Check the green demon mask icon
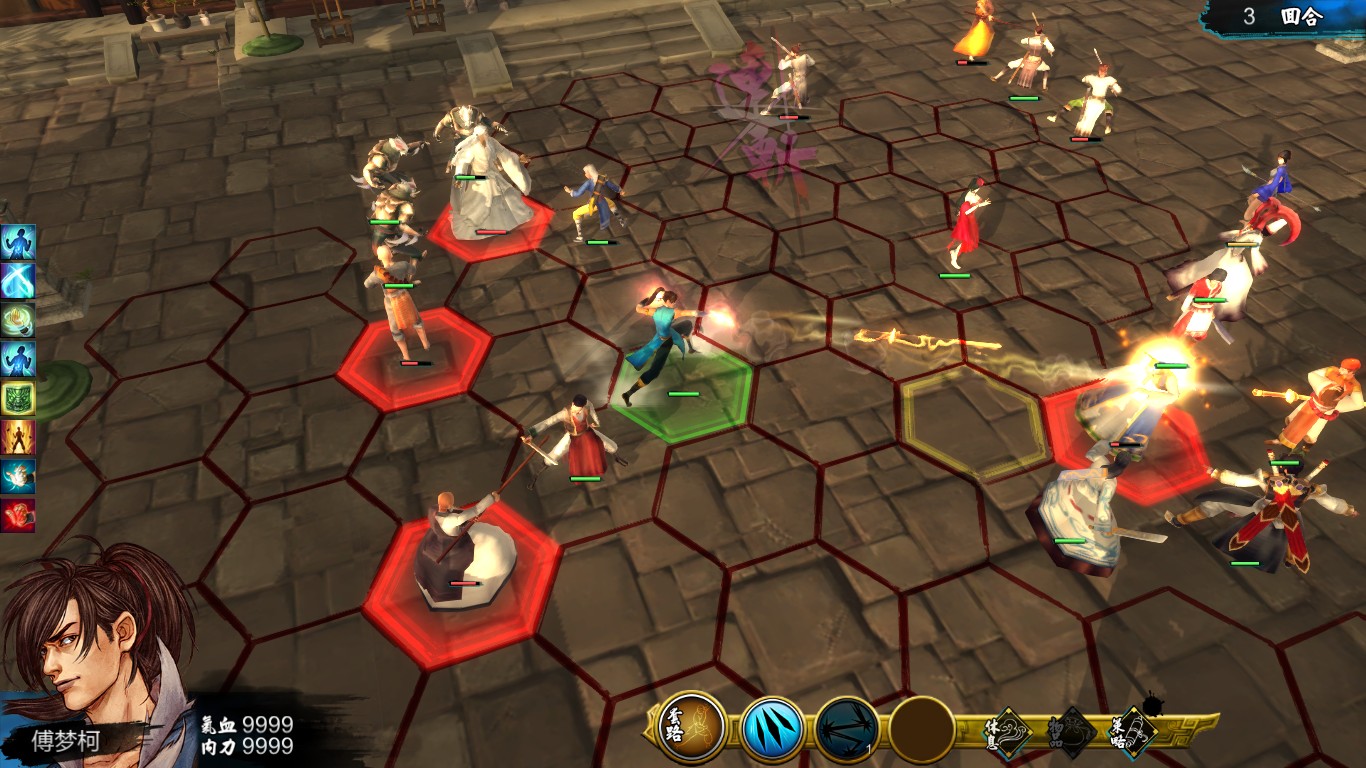Screen dimensions: 1366x768 point(18,398)
